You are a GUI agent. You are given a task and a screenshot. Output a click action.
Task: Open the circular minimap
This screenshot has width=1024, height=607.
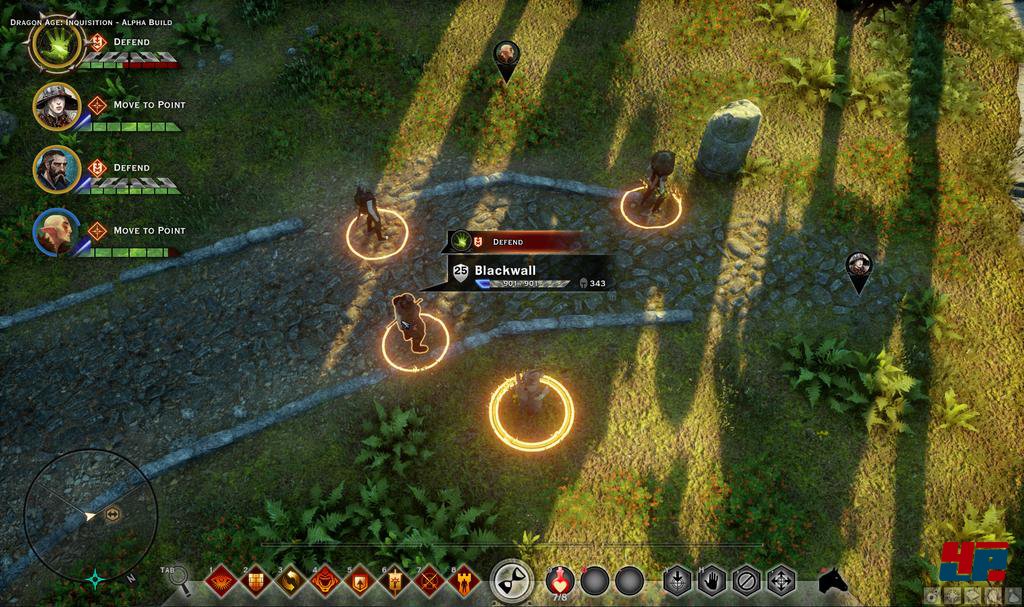[x=91, y=514]
